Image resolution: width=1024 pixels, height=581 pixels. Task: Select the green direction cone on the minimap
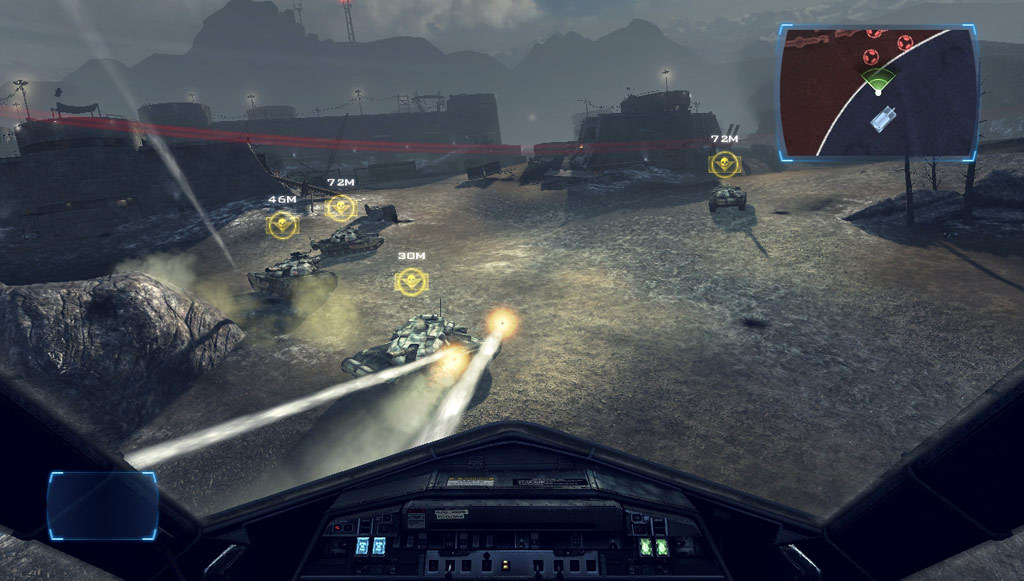coord(878,79)
